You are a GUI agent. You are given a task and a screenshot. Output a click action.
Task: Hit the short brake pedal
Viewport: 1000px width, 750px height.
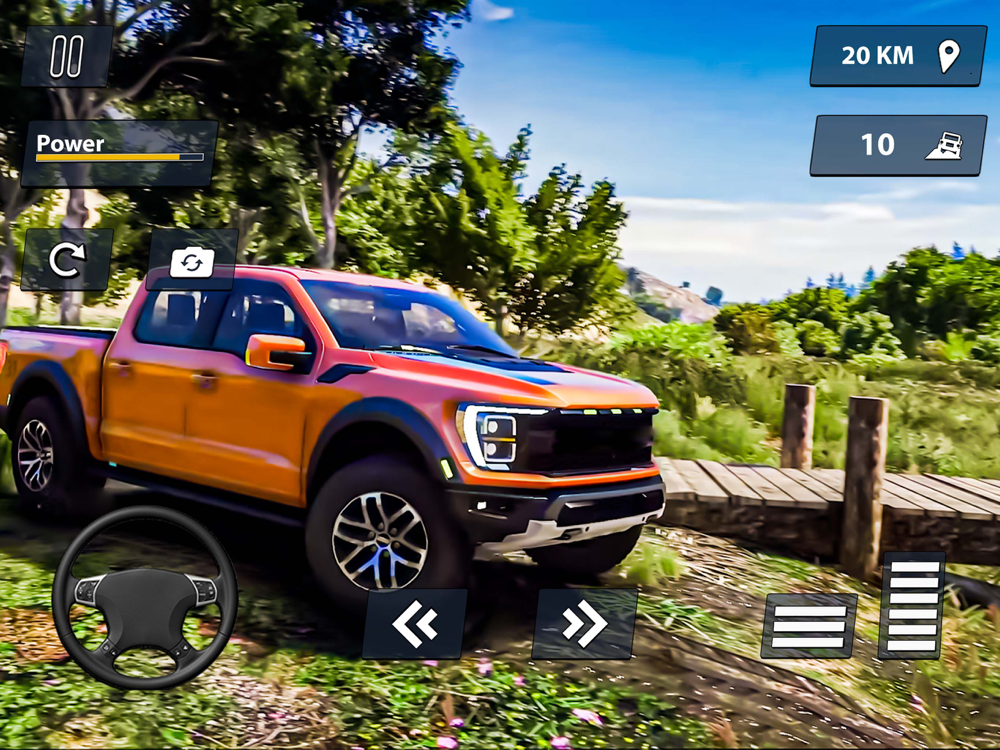[809, 626]
